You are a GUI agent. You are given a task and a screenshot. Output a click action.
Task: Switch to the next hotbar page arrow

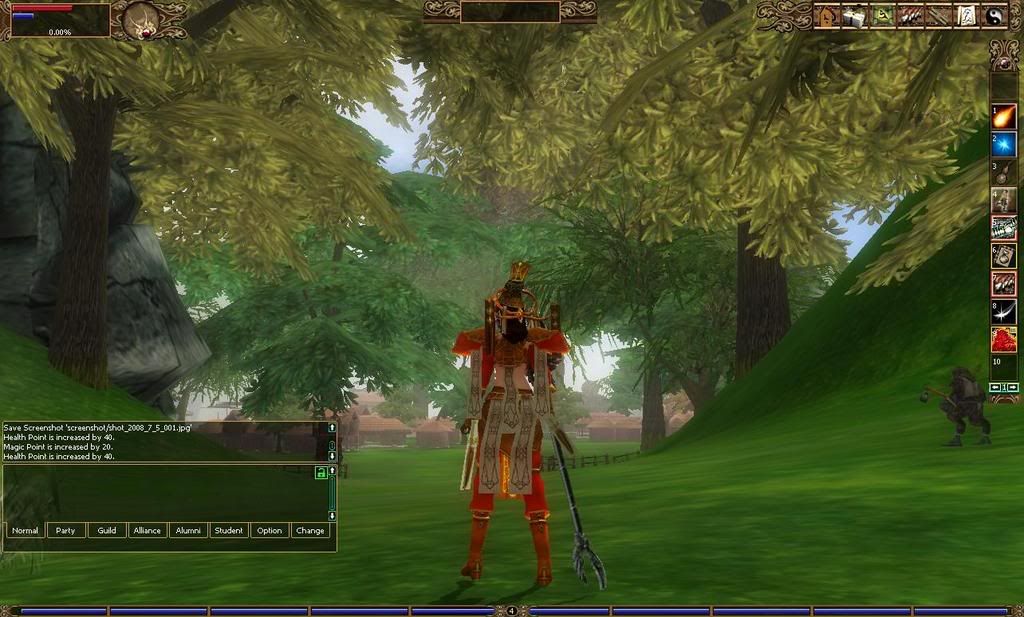point(1013,387)
